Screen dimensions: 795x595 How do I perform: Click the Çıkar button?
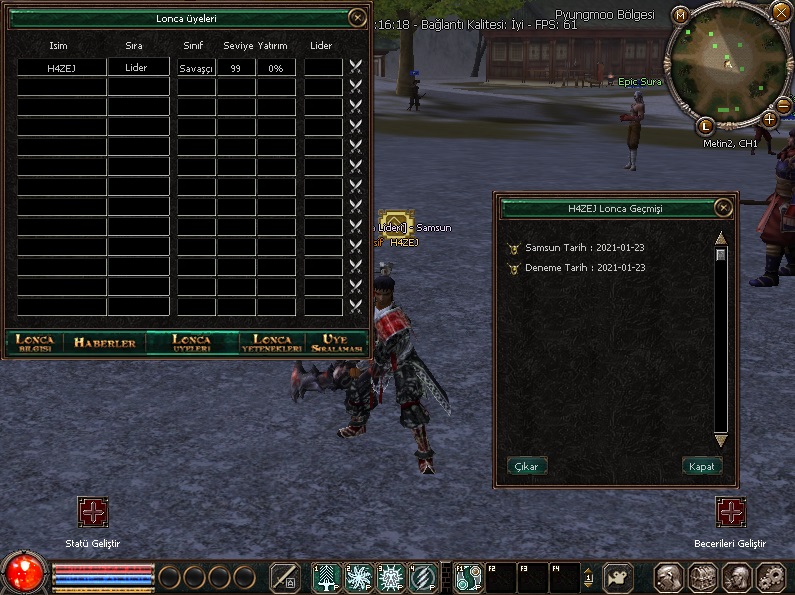click(527, 467)
